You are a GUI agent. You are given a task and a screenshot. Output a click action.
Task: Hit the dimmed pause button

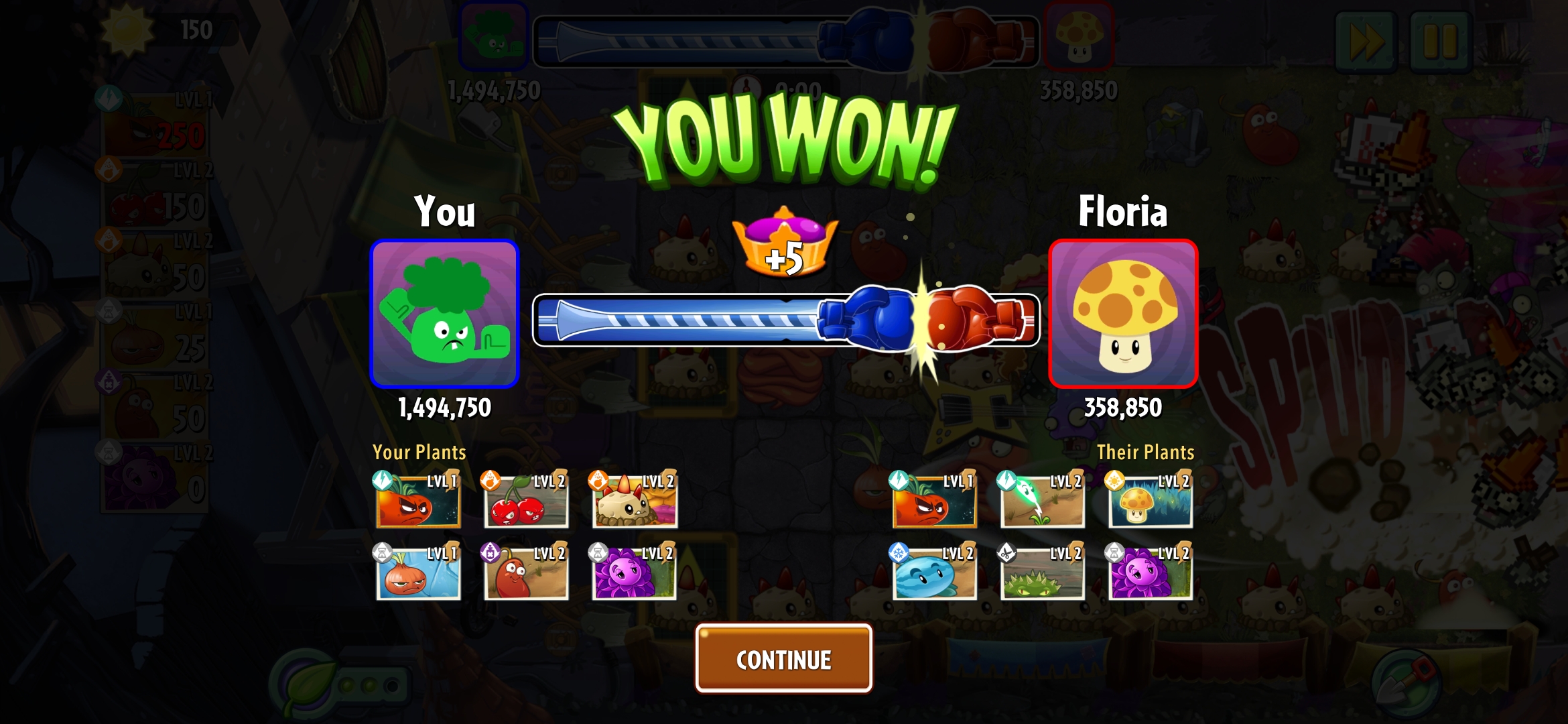(1440, 42)
